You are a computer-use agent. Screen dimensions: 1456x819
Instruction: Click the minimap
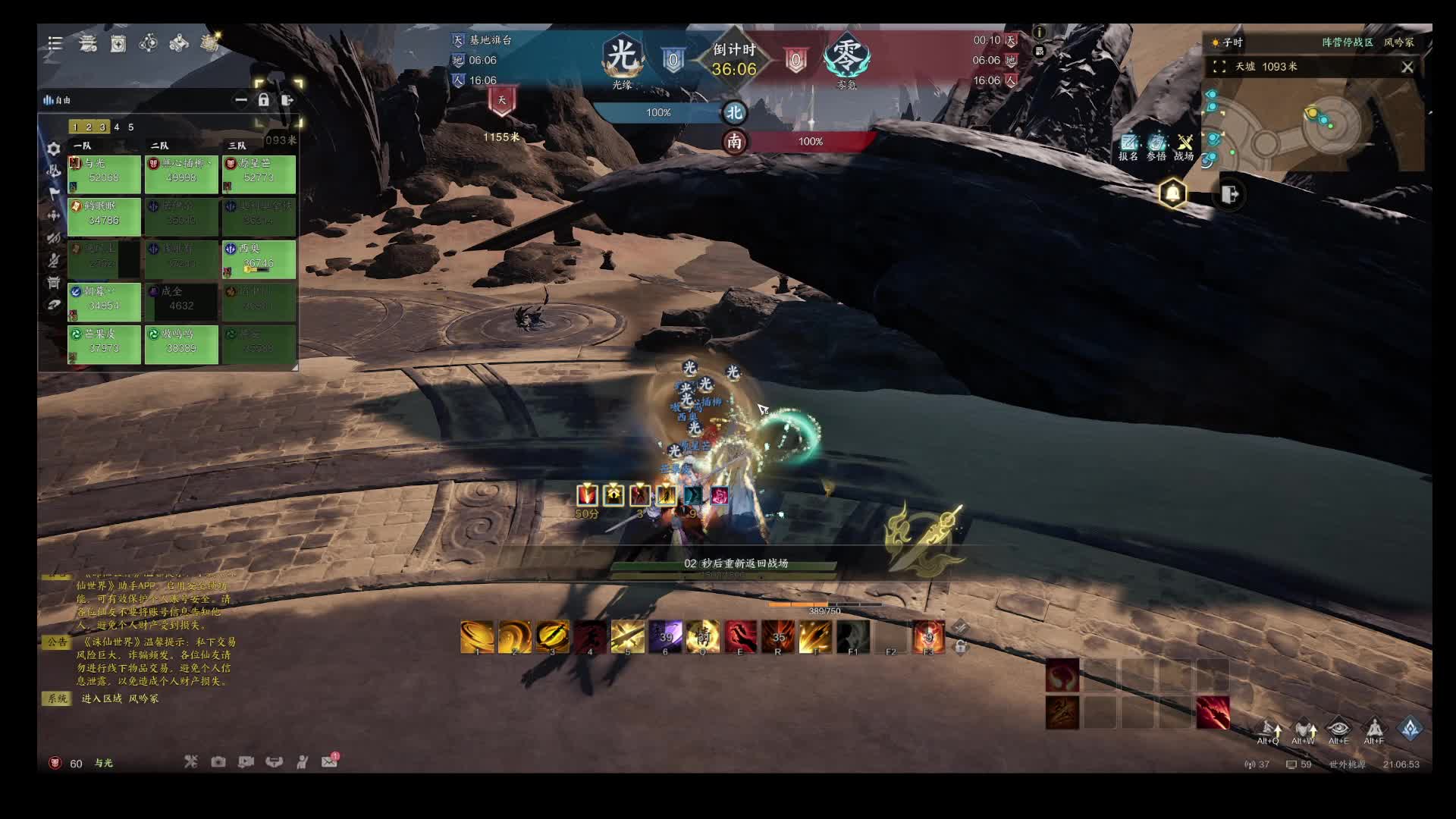(x=1312, y=127)
